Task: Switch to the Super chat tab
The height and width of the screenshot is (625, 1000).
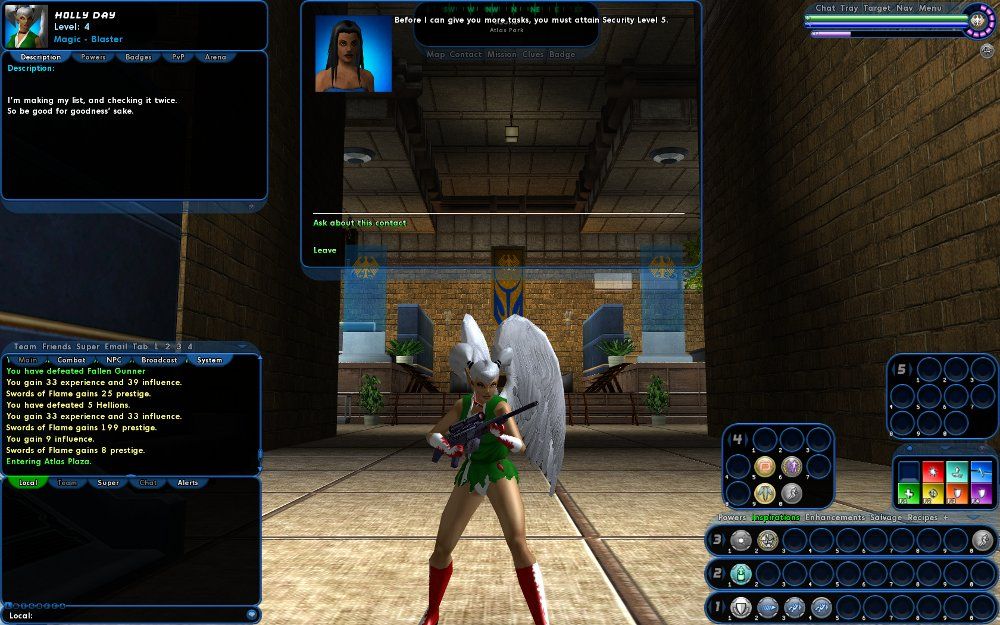Action: click(108, 483)
